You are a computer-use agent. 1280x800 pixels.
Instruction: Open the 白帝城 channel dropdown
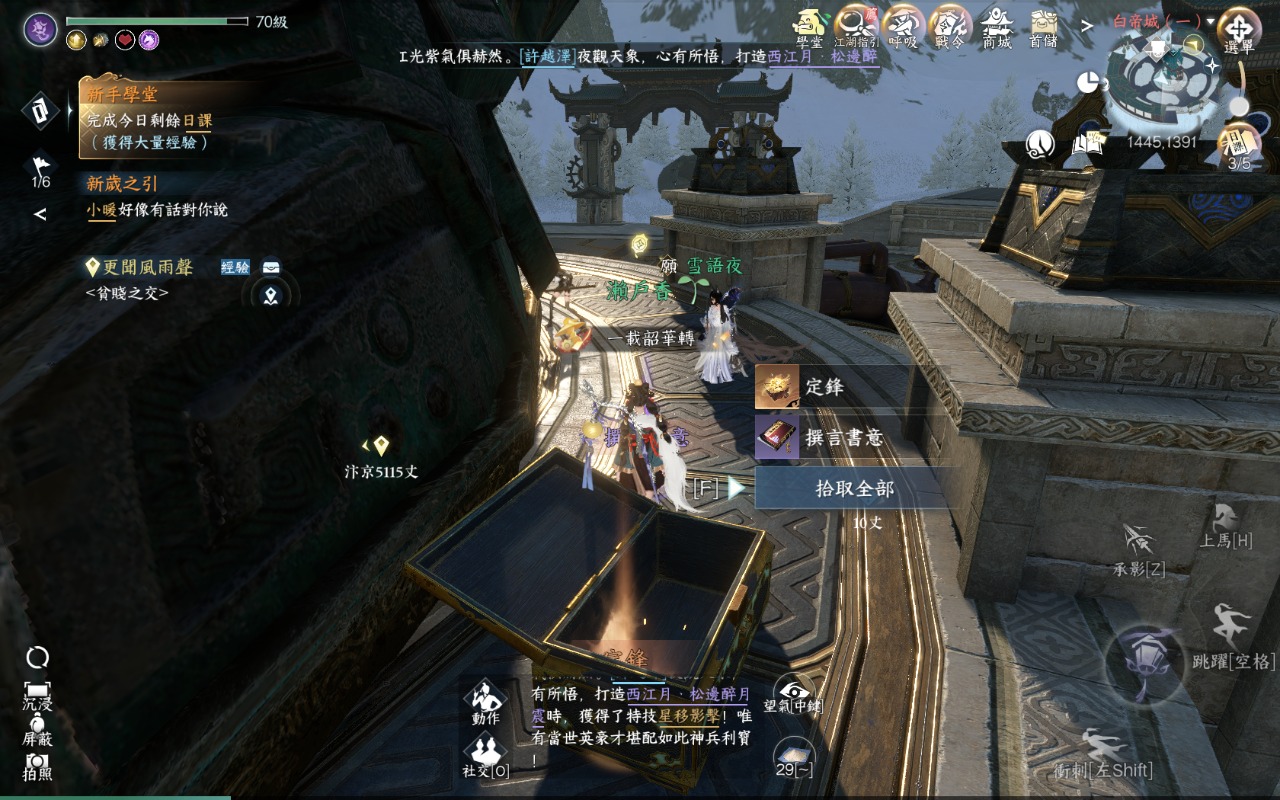coord(1164,21)
